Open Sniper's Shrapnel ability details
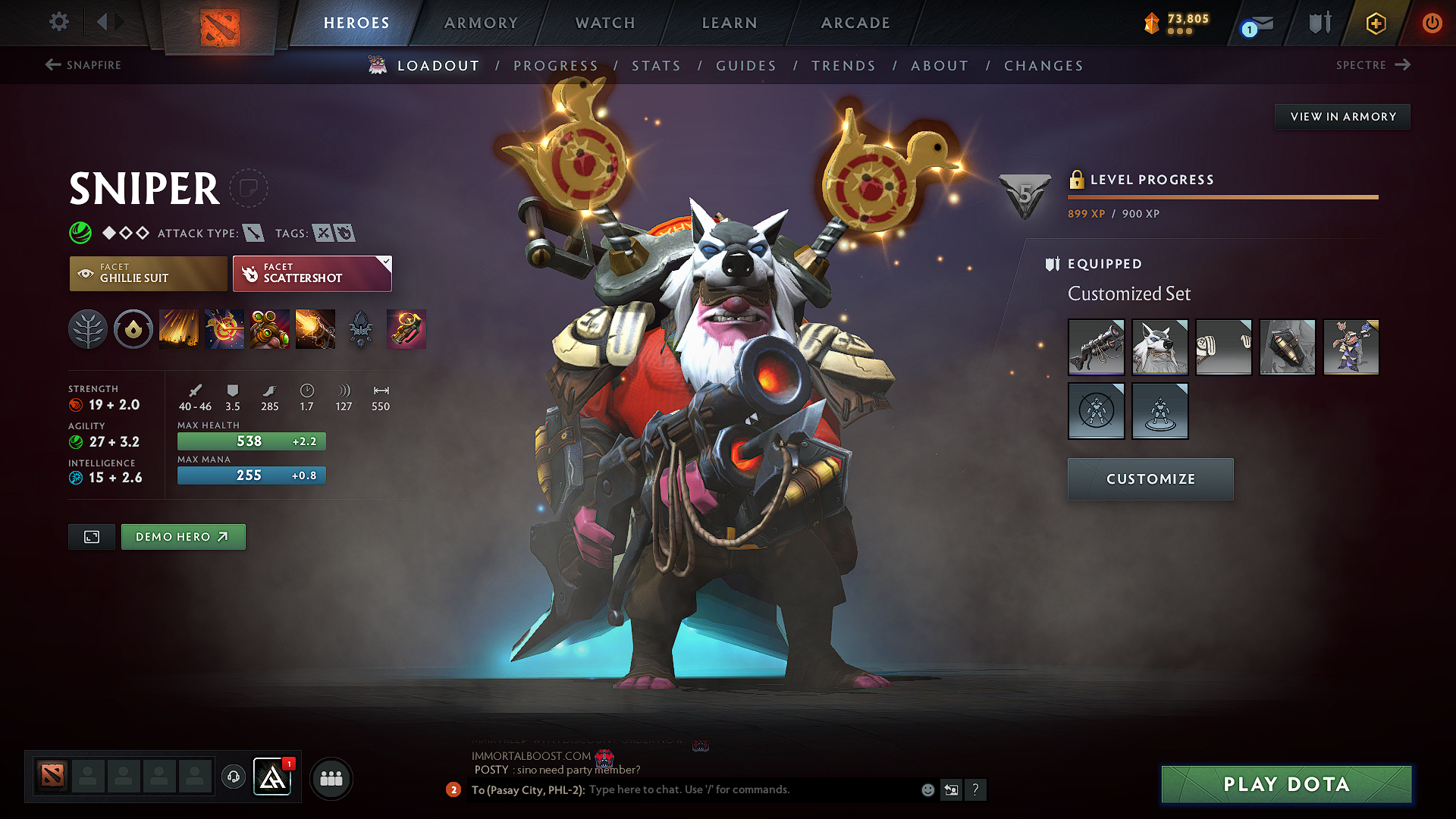The width and height of the screenshot is (1456, 819). coord(179,329)
